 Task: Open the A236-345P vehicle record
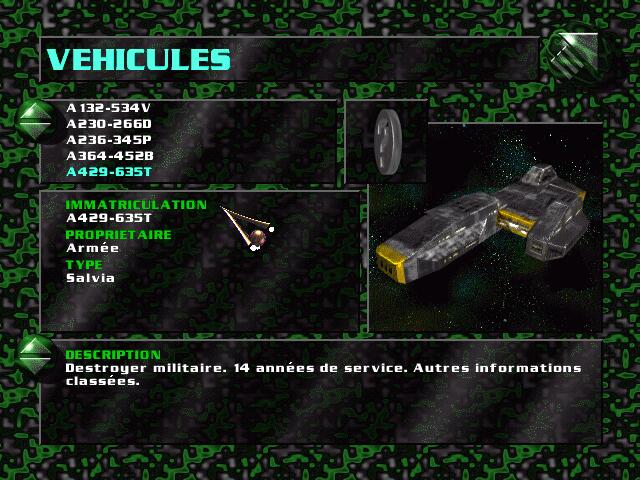coord(108,140)
